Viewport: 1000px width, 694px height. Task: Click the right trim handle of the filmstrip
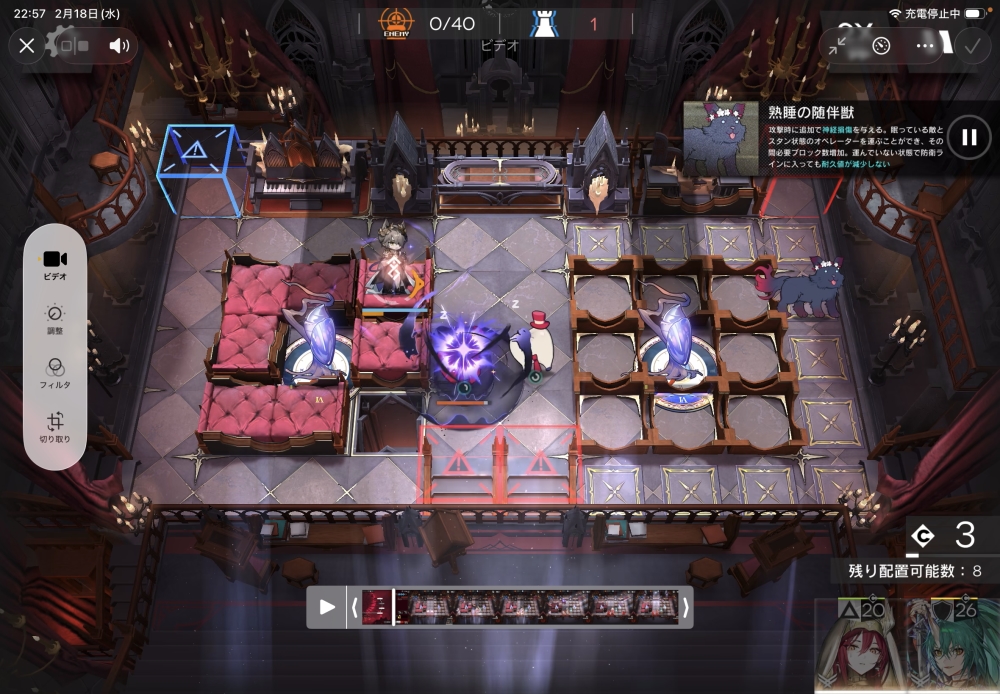coord(685,607)
